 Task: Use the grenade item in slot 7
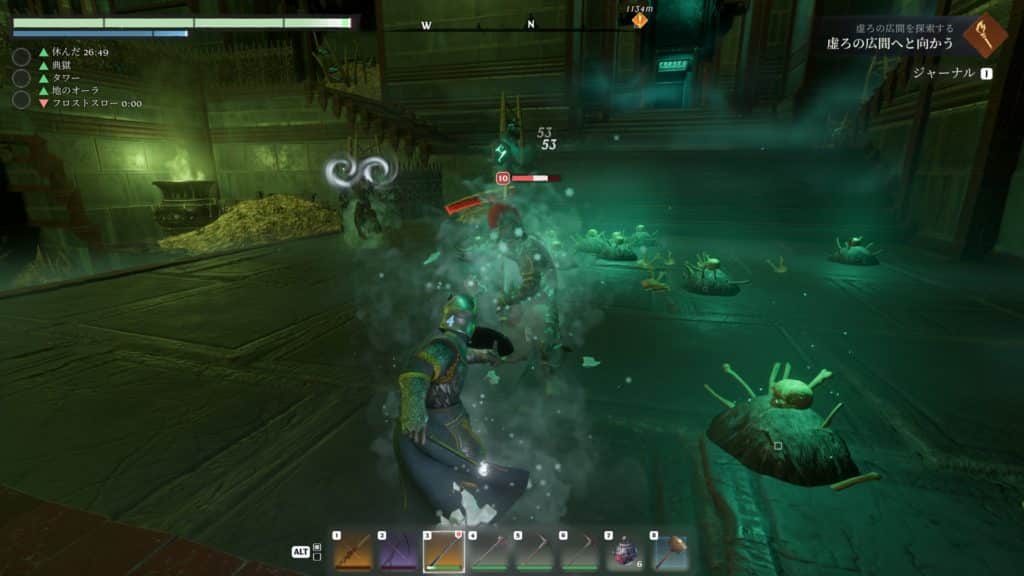click(626, 551)
